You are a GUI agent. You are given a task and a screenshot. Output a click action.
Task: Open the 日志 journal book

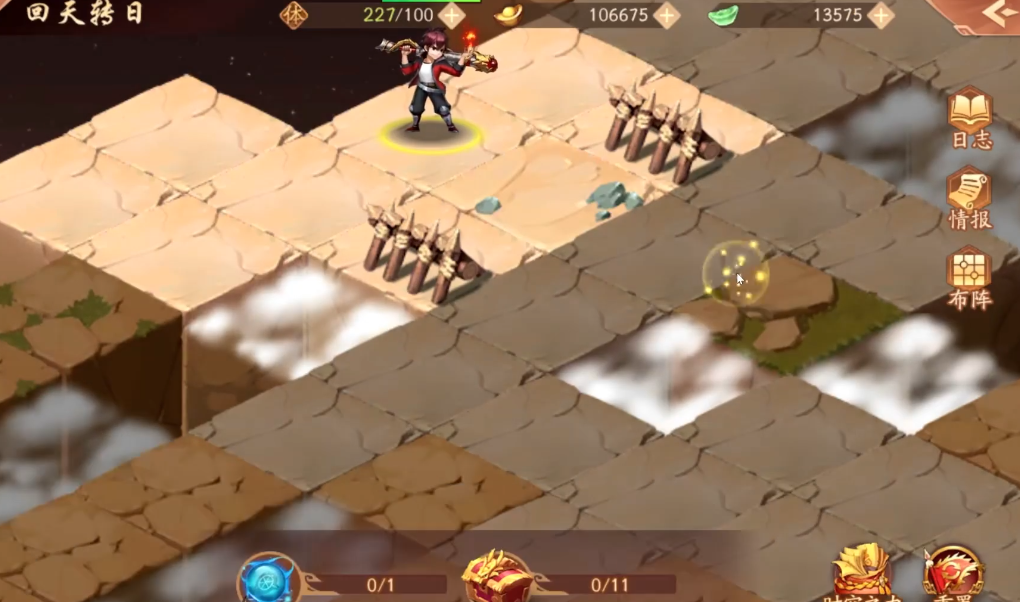pyautogui.click(x=969, y=116)
